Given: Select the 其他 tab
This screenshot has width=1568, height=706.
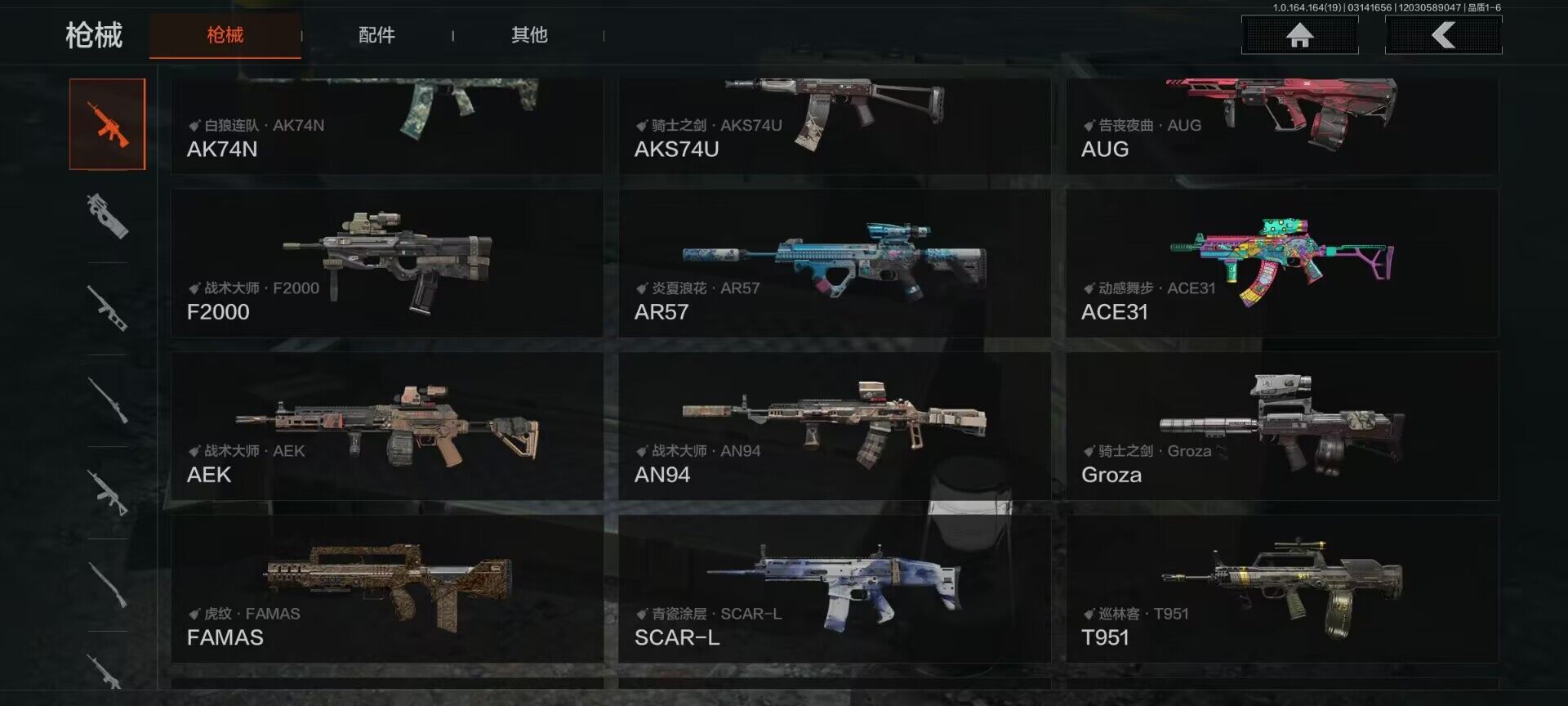Looking at the screenshot, I should point(529,35).
